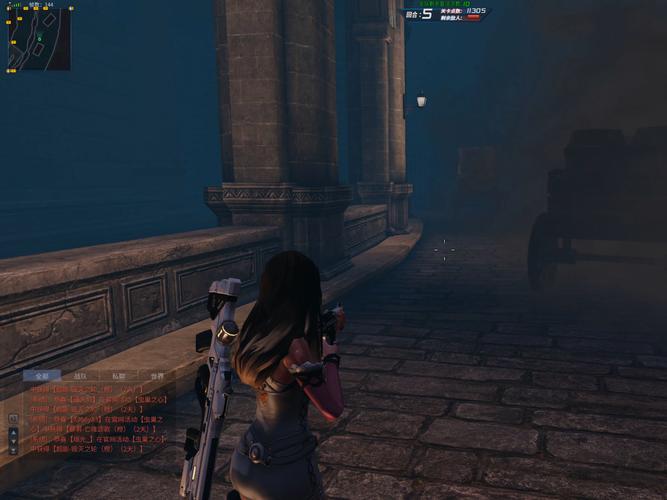This screenshot has height=500, width=667.
Task: Jump to the latest chat message
Action: pos(13,449)
